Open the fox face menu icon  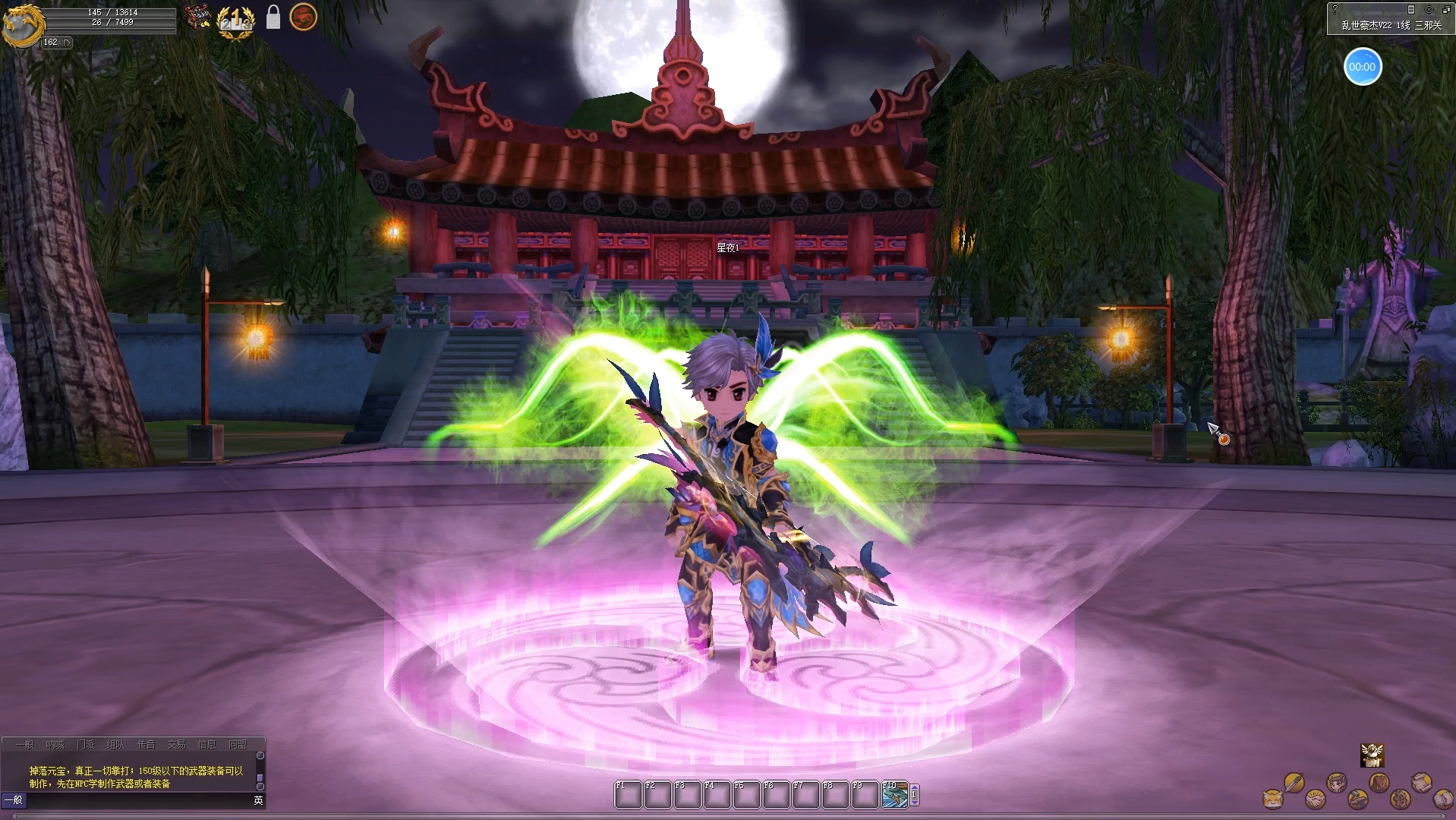click(1272, 799)
